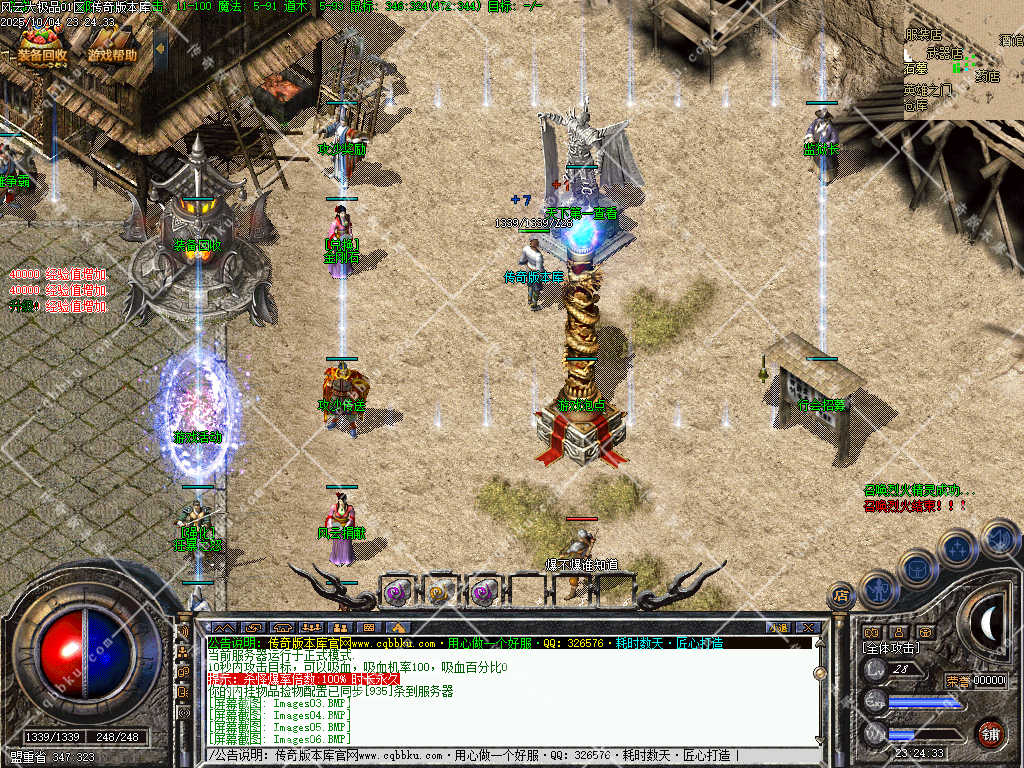Open the group icon above the chat log

coord(310,627)
